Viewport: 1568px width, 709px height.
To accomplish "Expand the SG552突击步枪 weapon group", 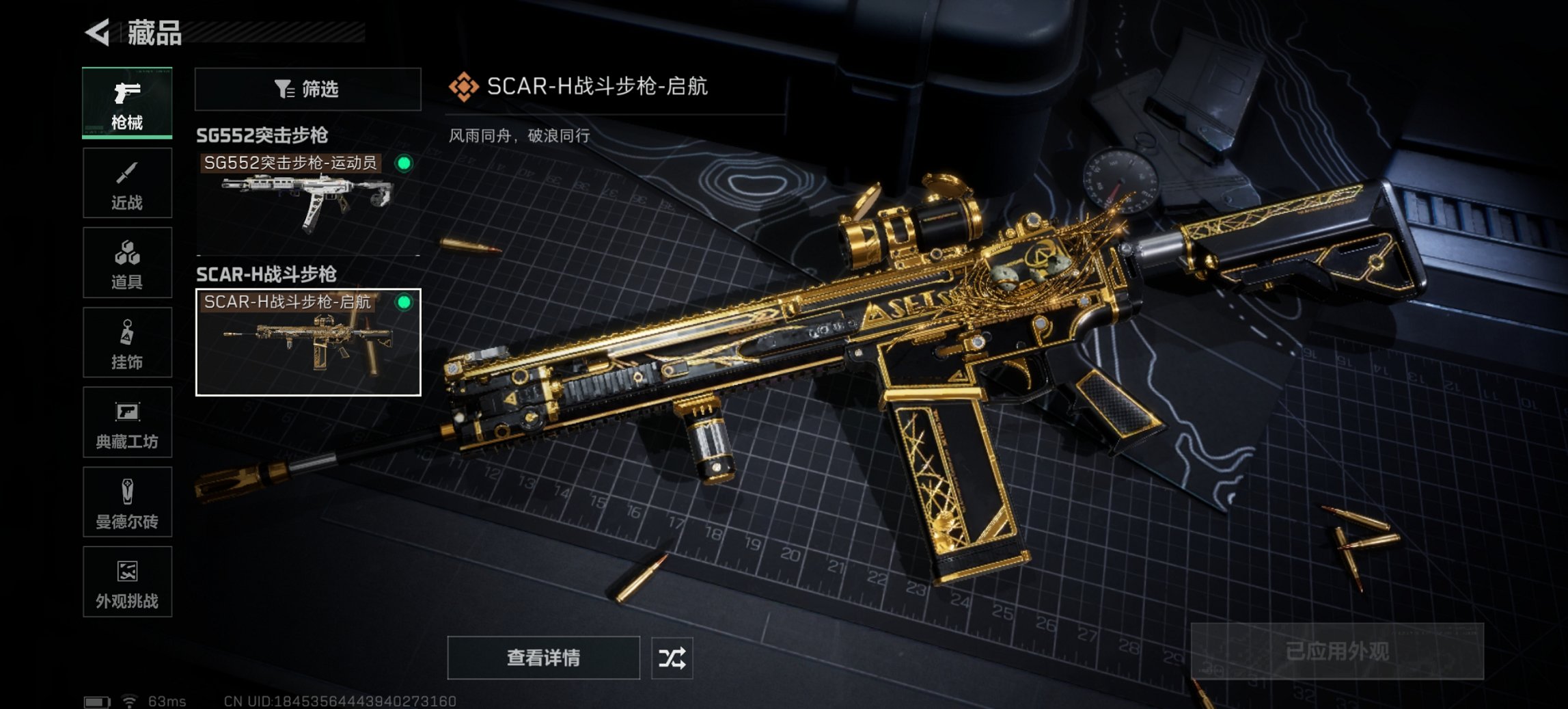I will pos(263,135).
